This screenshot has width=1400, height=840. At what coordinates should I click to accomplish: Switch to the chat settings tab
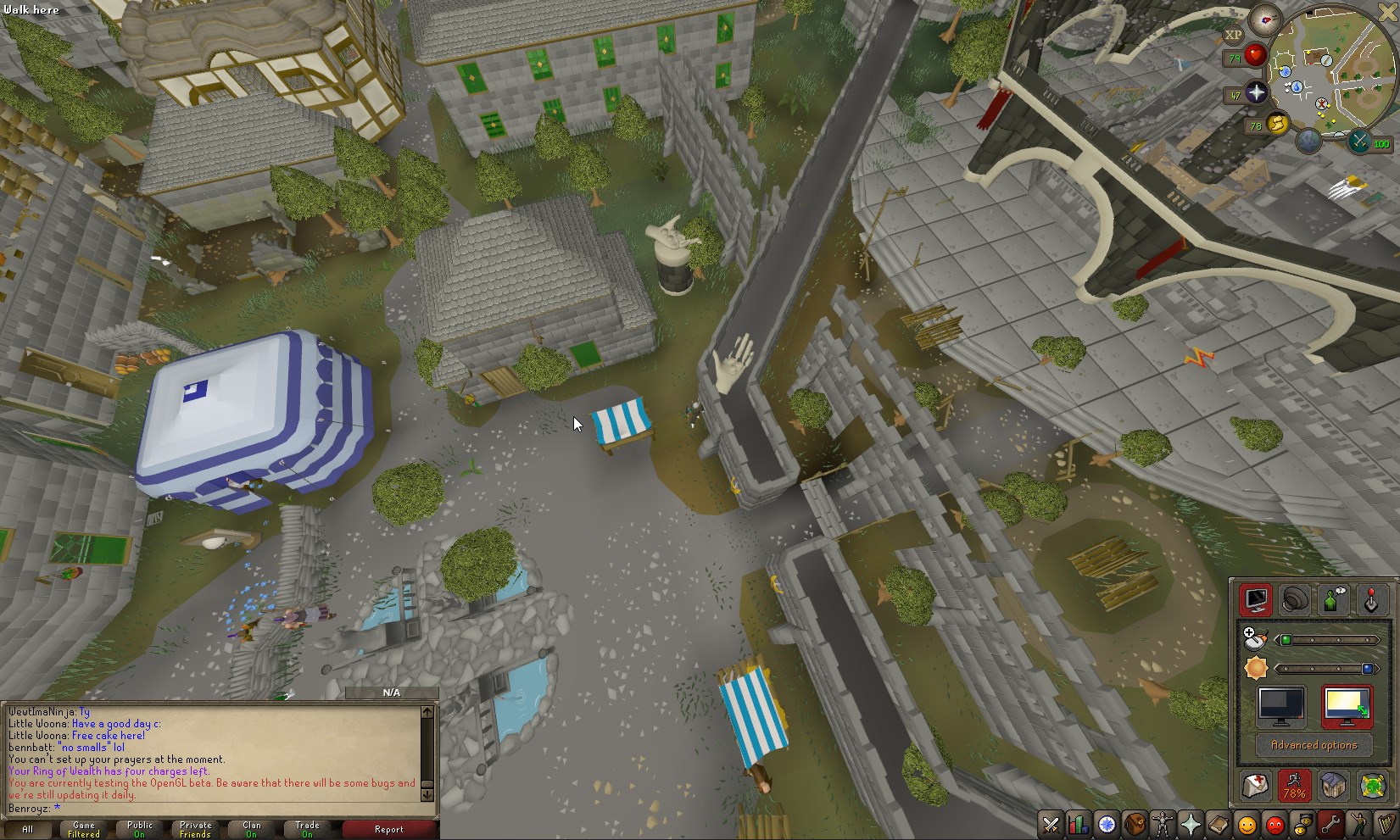[x=1332, y=600]
